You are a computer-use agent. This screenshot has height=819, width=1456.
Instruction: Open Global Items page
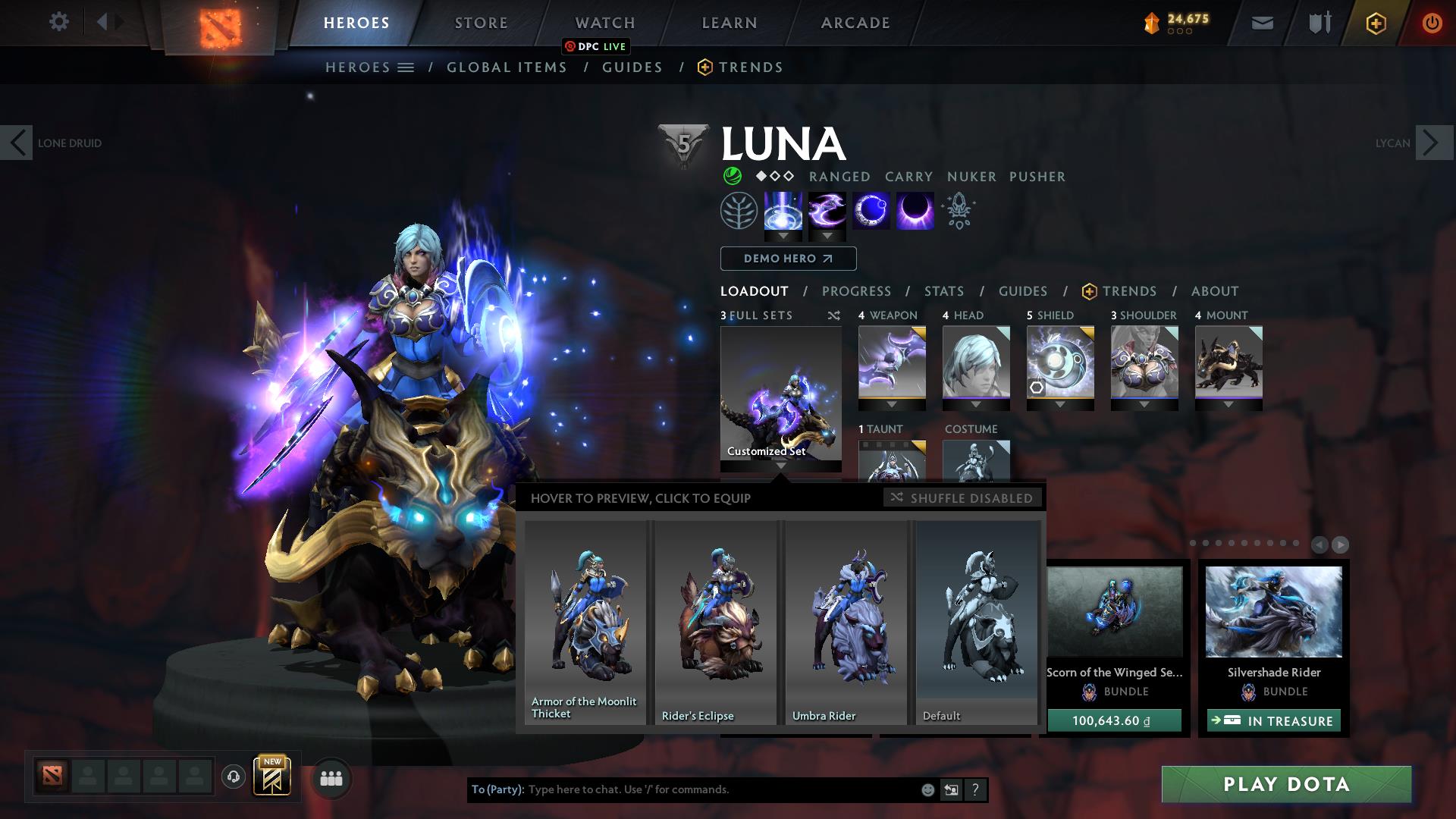tap(507, 67)
